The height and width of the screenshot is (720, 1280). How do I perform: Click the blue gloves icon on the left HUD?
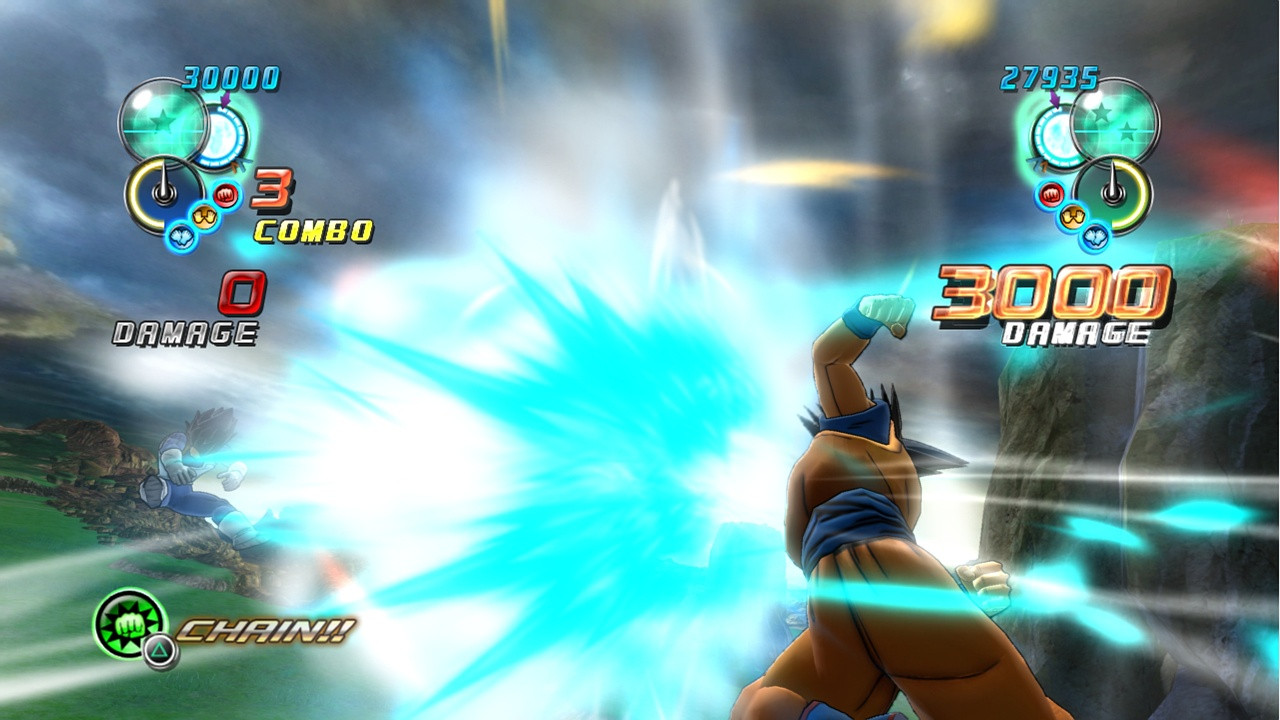click(180, 235)
